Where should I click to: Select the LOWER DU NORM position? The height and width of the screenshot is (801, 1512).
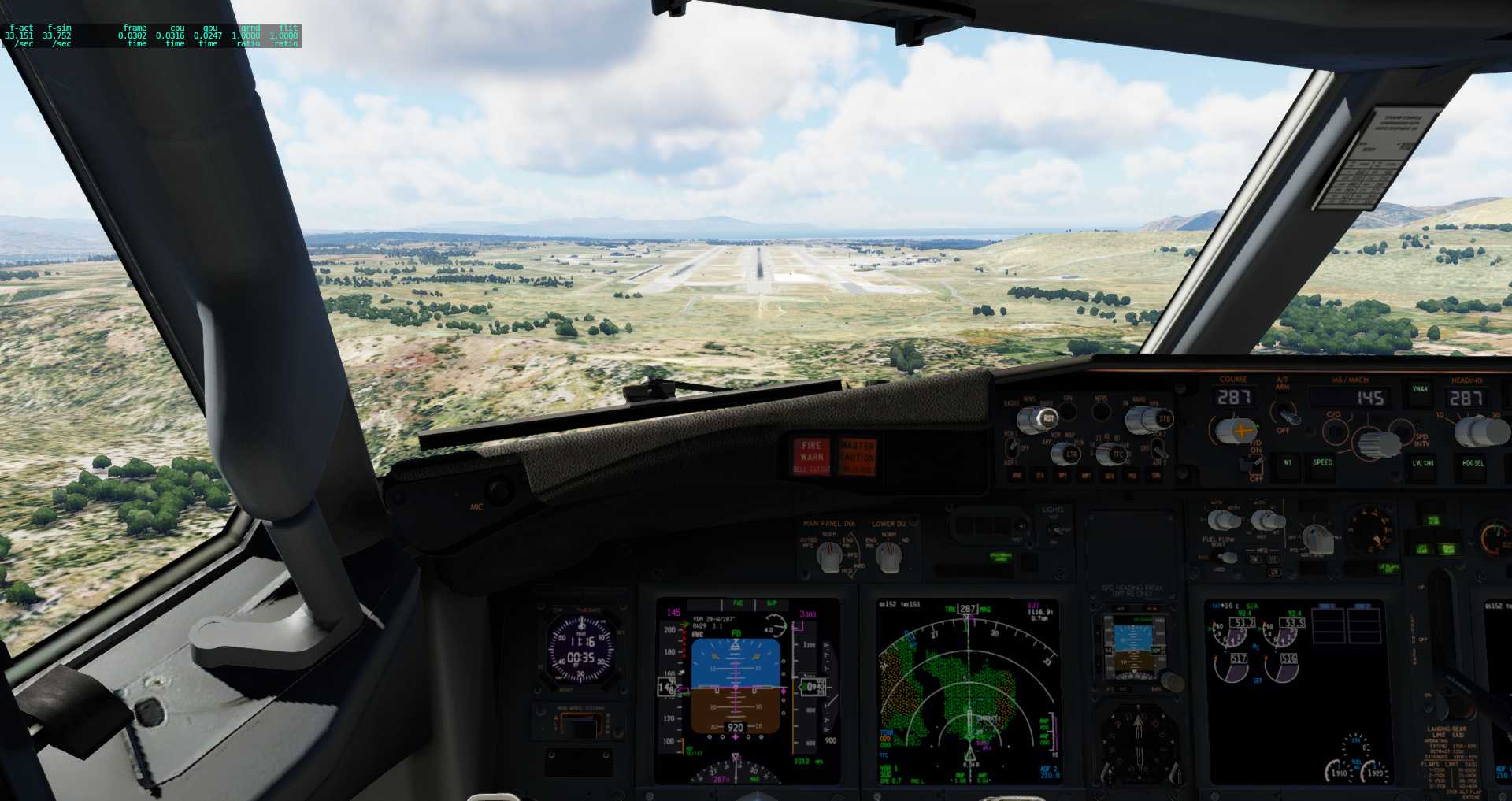point(889,555)
